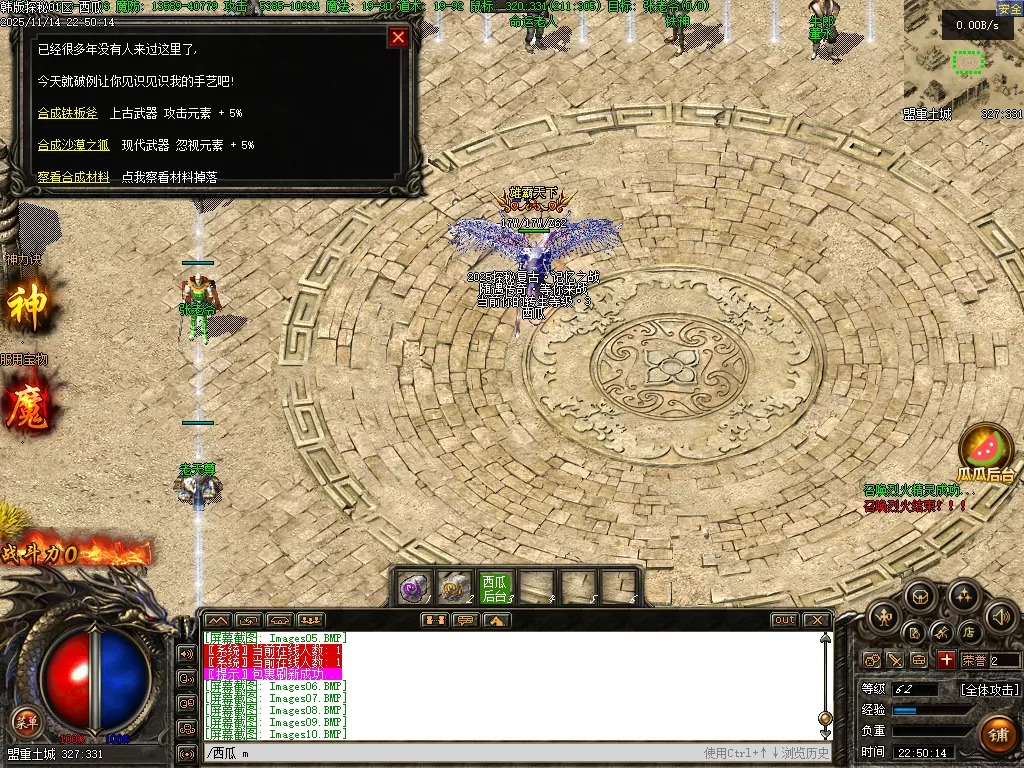Use the purple scroll in hotbar slot 1
The image size is (1024, 768).
point(415,588)
